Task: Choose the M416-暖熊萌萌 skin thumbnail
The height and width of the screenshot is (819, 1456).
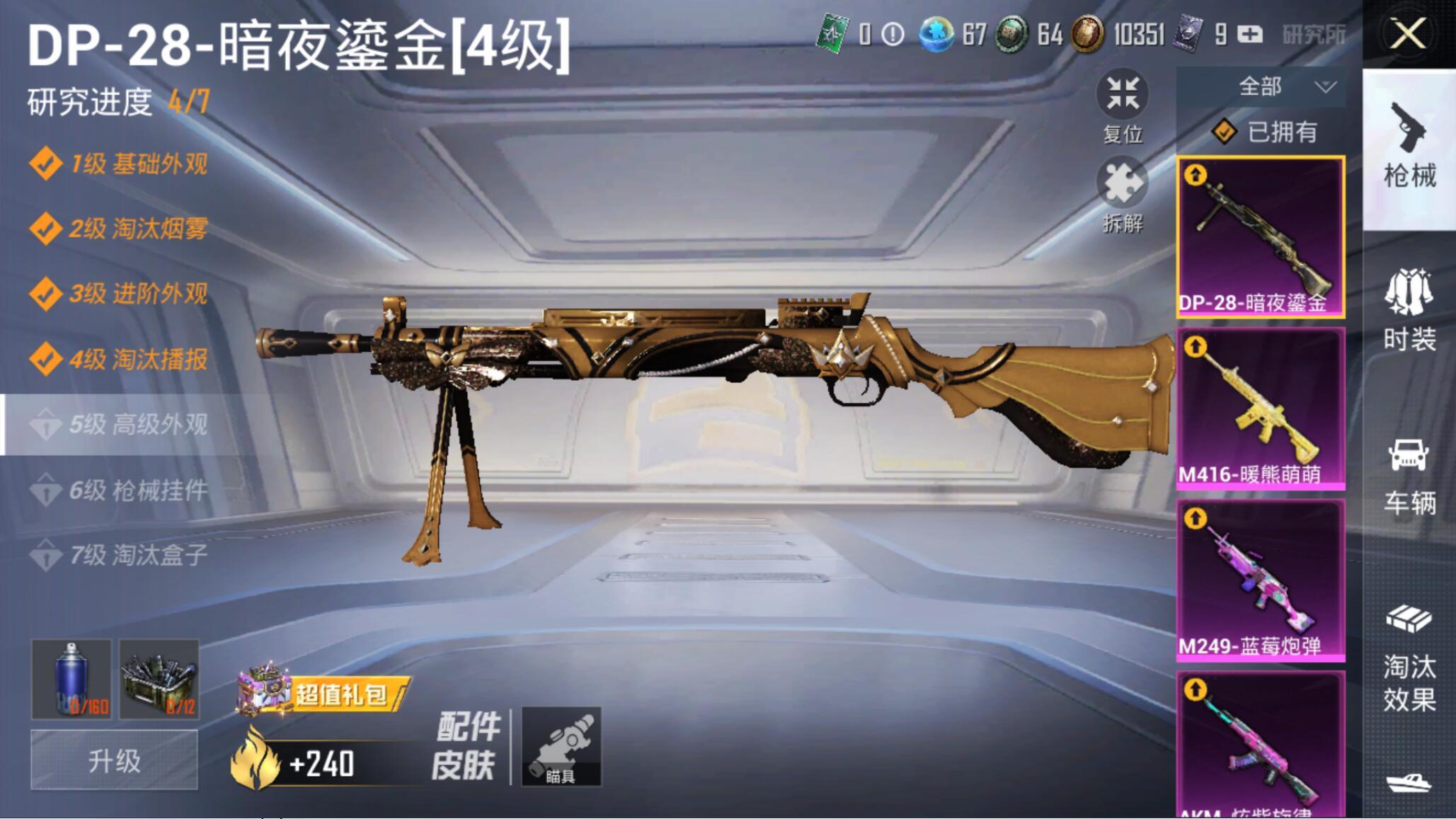Action: pos(1260,408)
